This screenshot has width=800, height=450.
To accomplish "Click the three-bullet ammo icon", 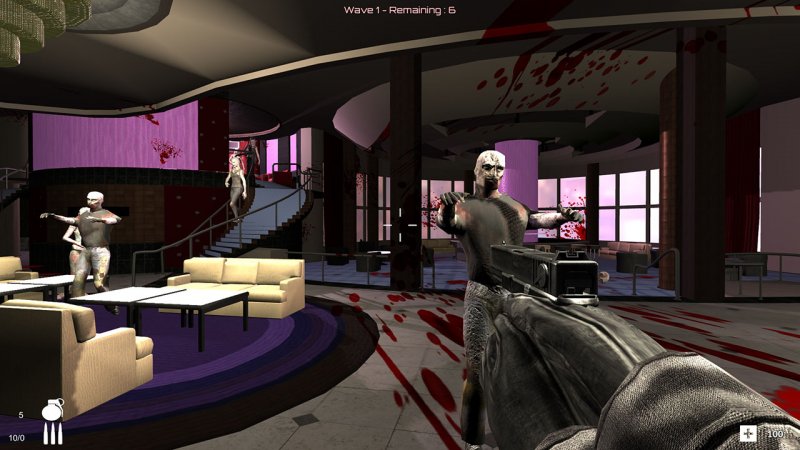I will coord(51,435).
